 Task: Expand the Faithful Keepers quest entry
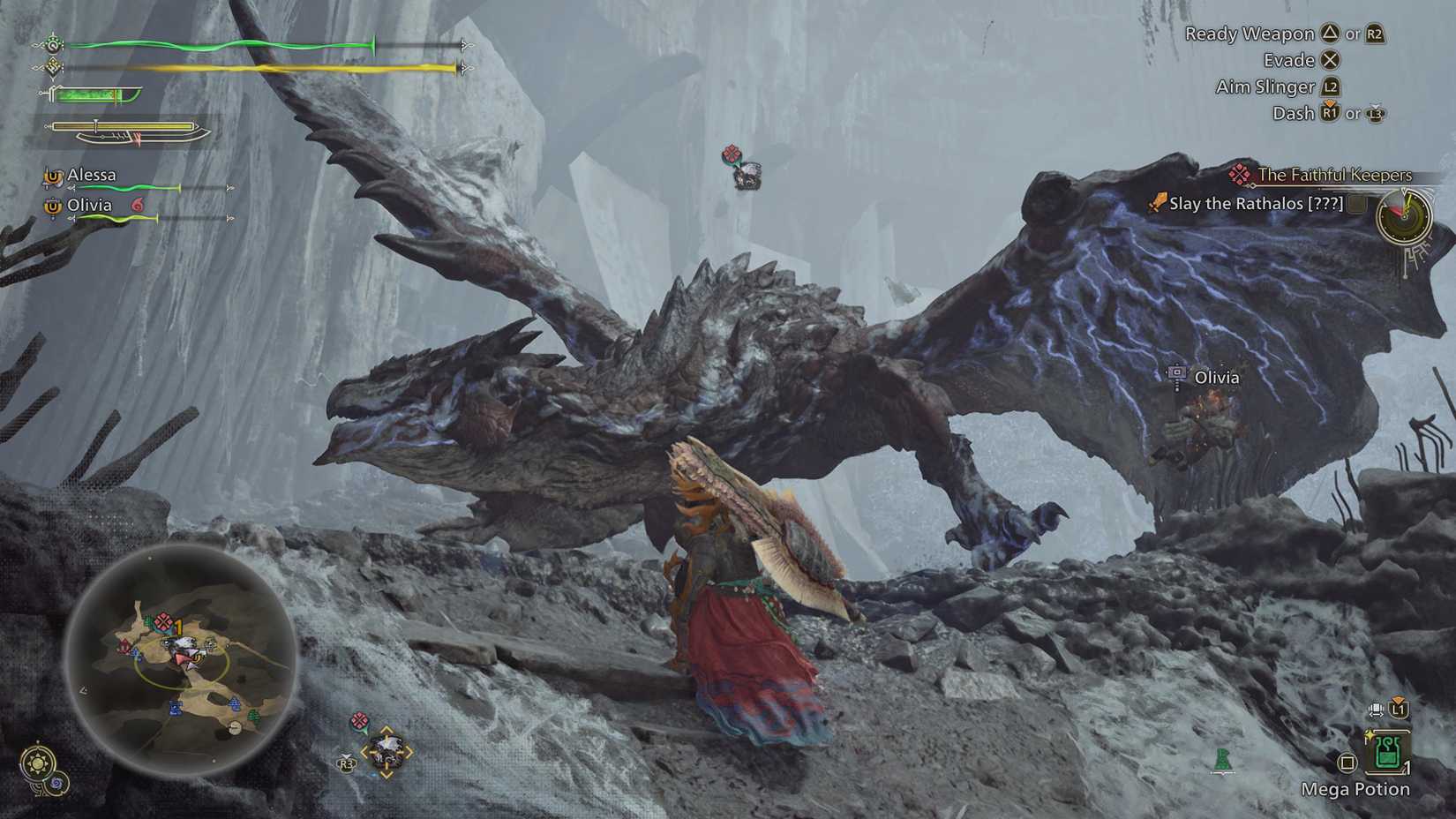[1335, 175]
